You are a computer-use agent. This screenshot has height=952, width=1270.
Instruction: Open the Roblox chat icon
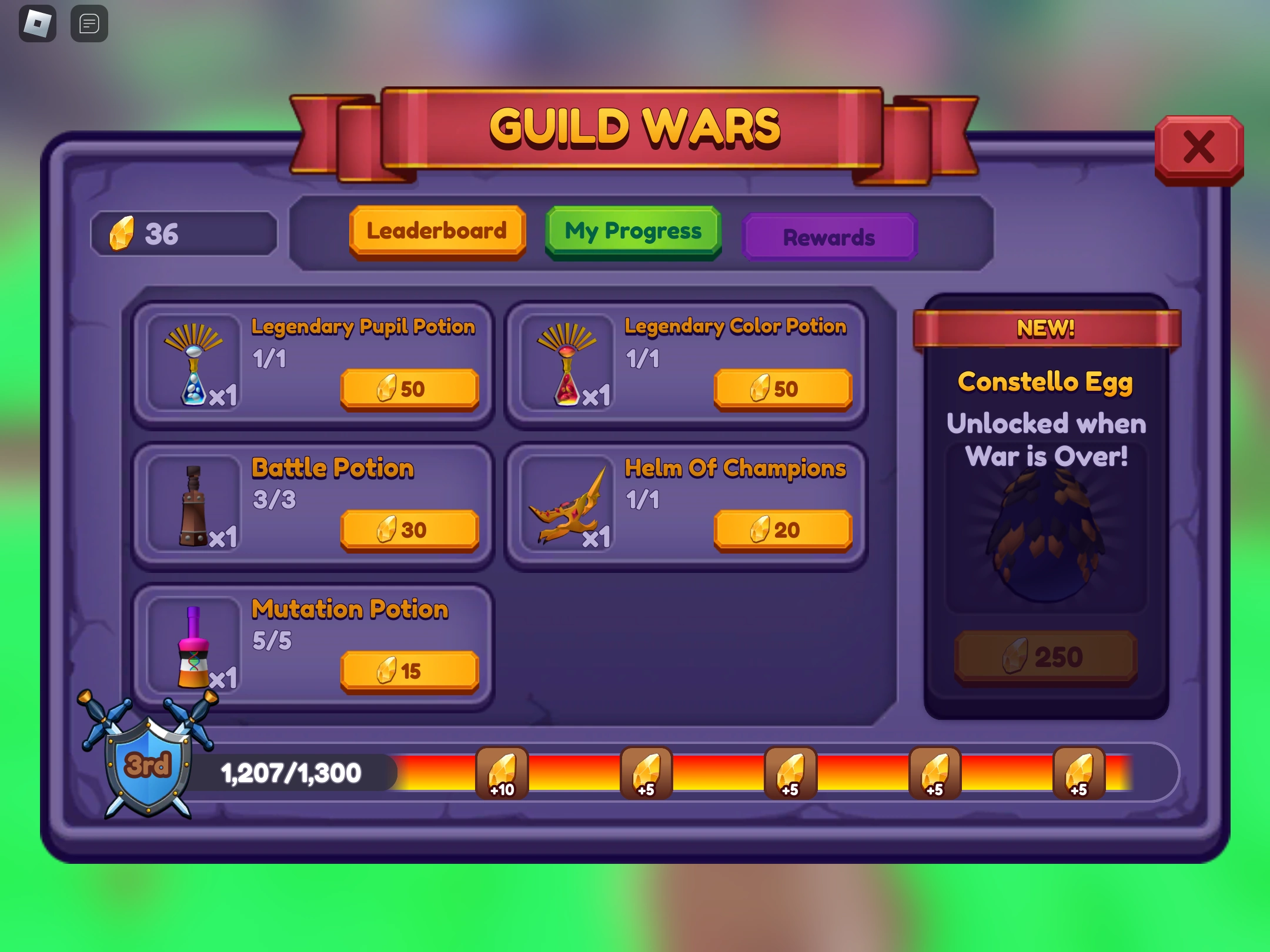click(89, 22)
